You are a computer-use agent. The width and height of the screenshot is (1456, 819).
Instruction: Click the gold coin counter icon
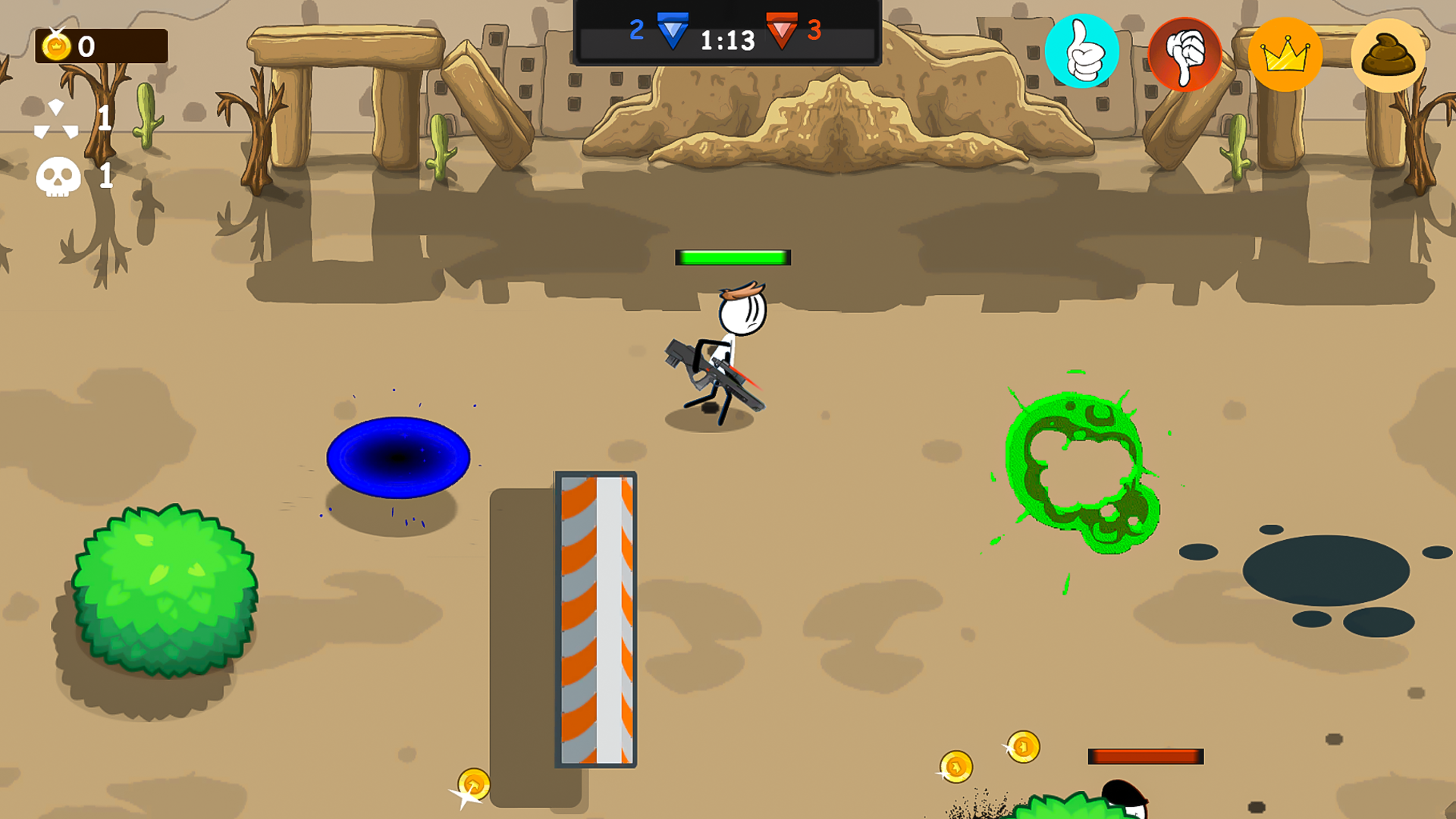56,47
